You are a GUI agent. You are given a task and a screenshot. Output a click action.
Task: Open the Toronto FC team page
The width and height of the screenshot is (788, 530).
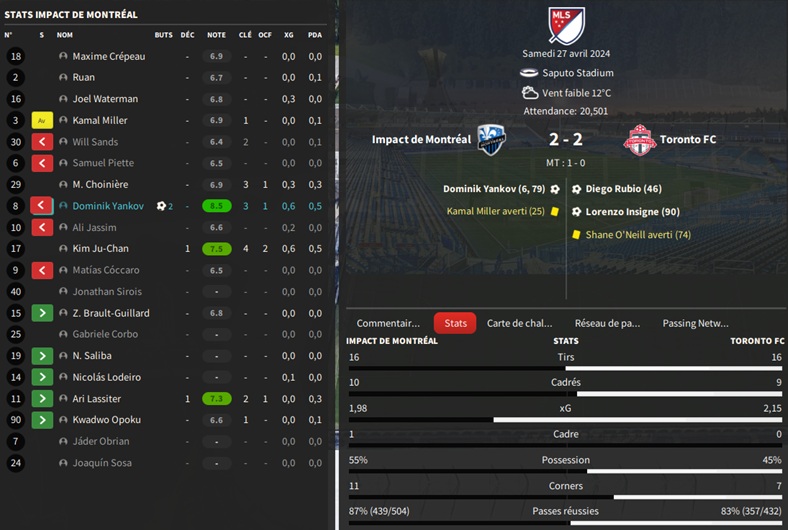(688, 140)
